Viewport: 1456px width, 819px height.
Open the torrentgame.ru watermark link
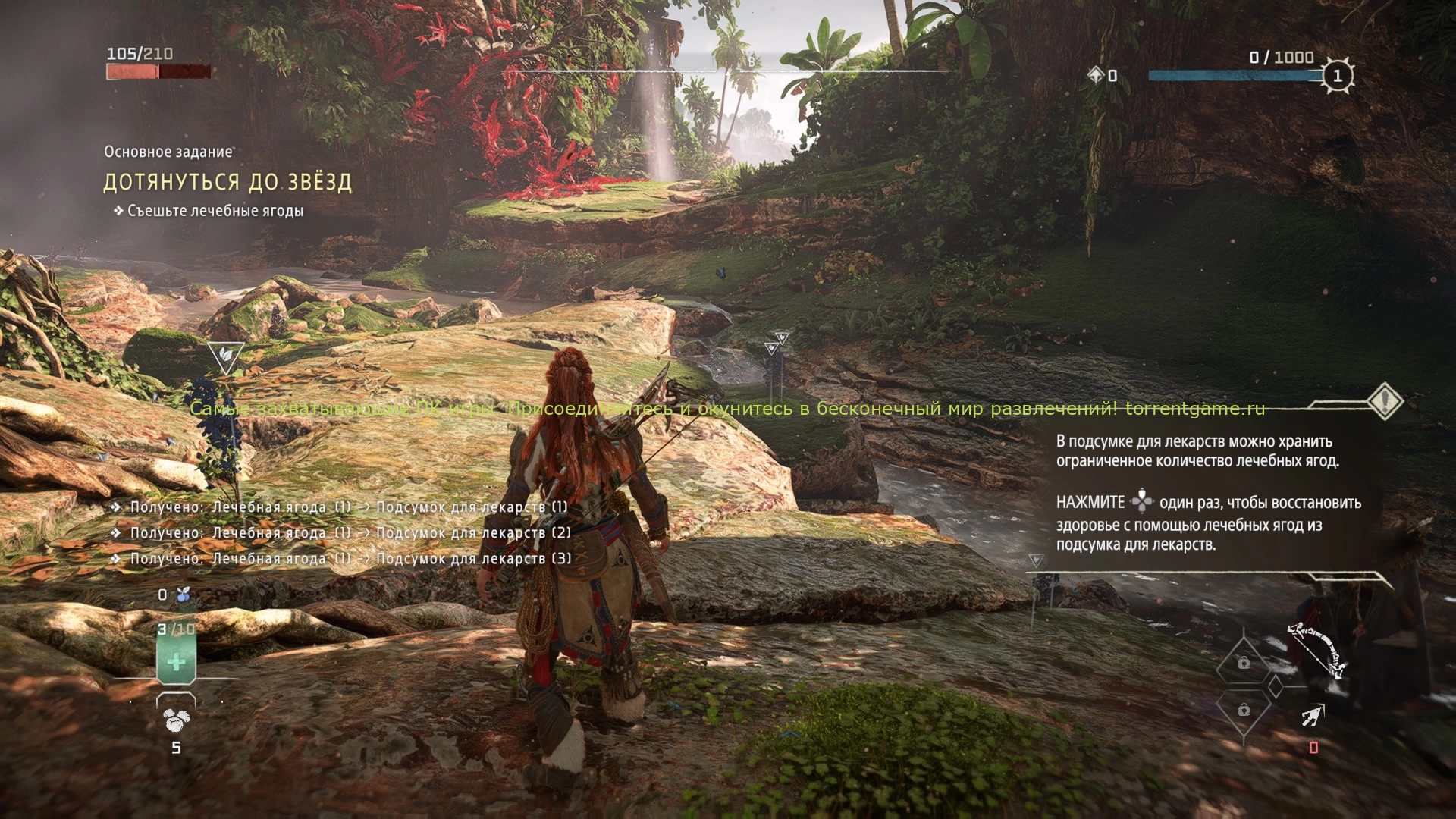coord(1194,409)
